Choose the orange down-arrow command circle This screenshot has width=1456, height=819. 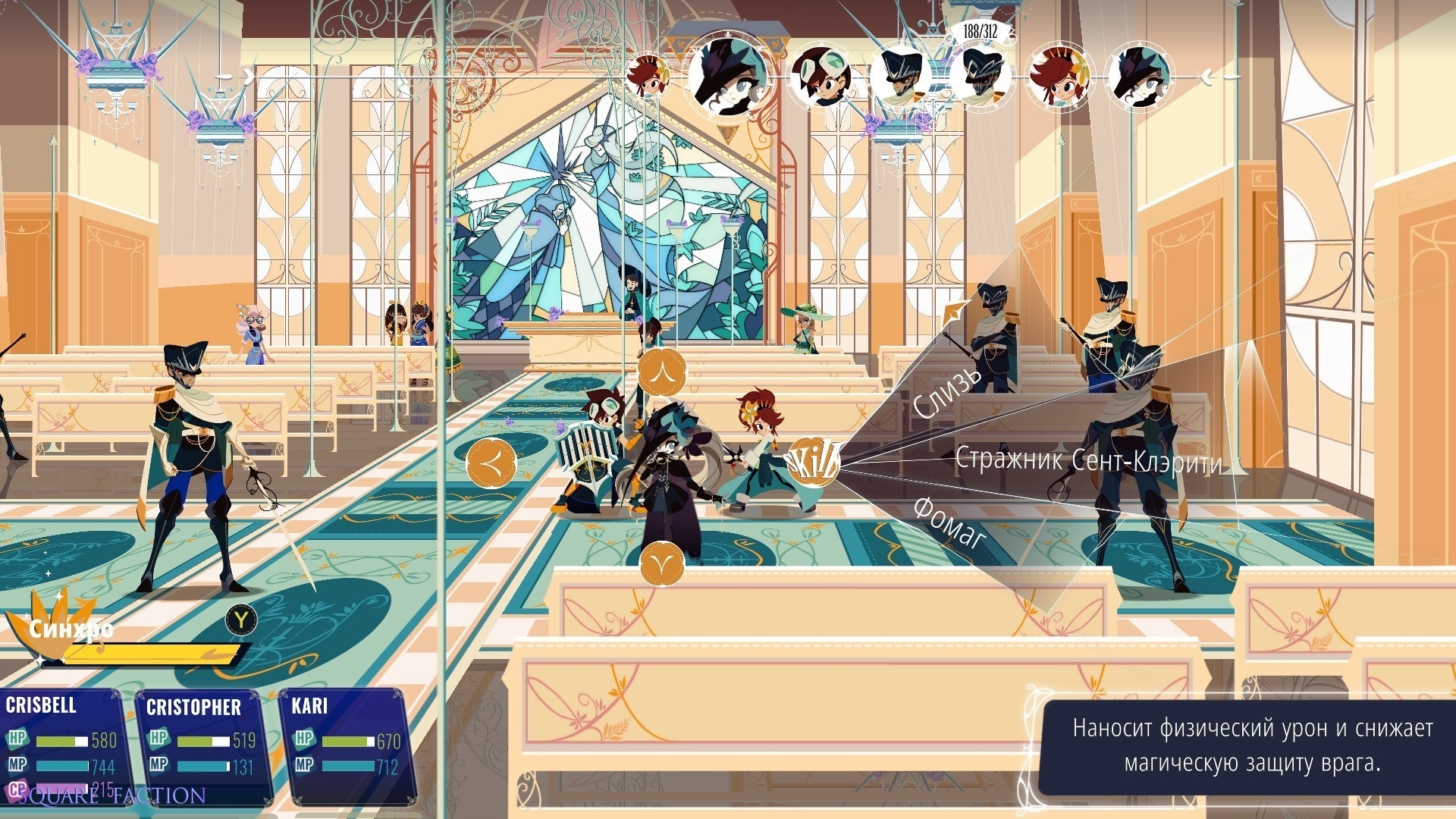click(662, 563)
